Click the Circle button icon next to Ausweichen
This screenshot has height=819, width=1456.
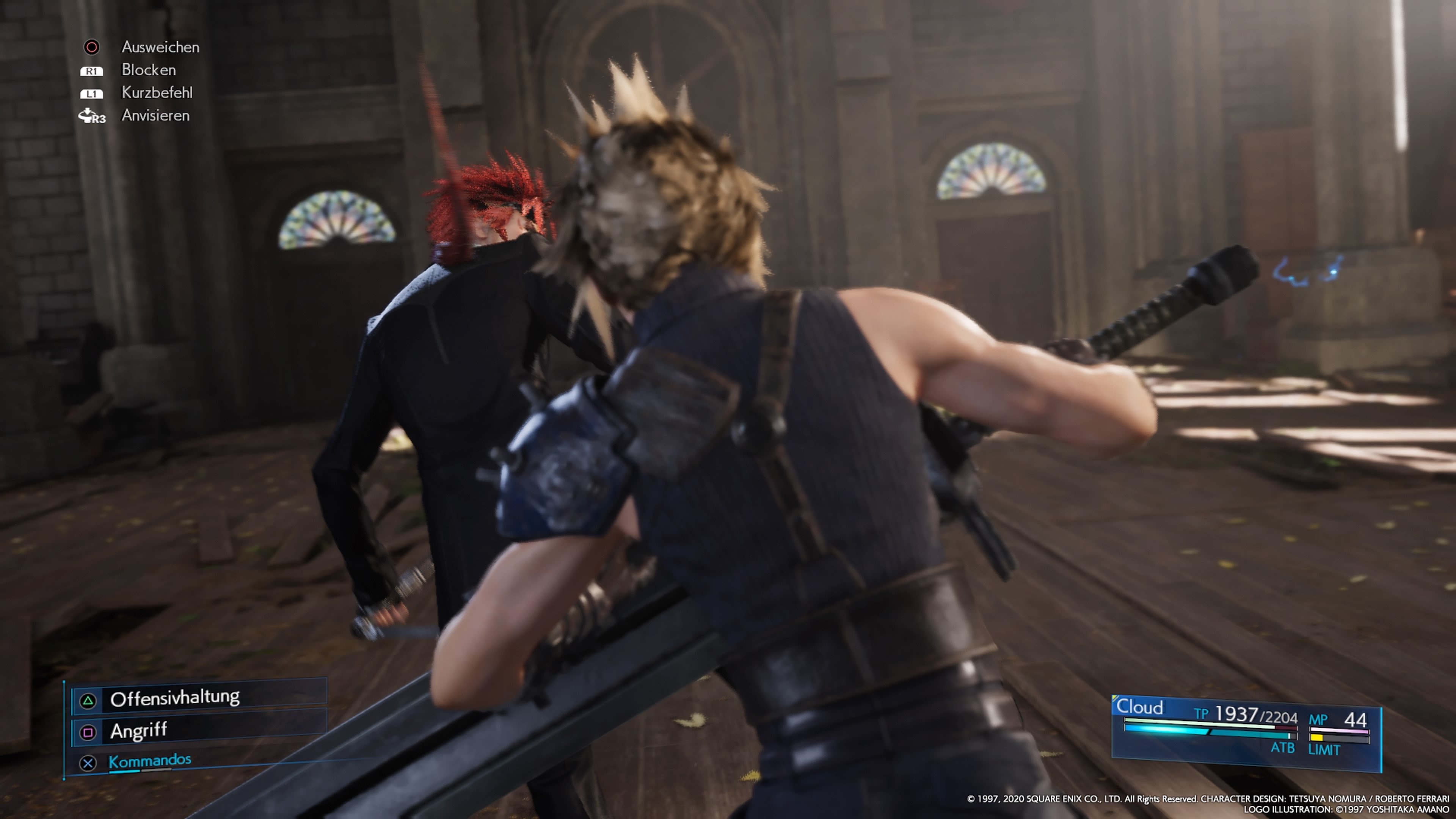coord(92,47)
